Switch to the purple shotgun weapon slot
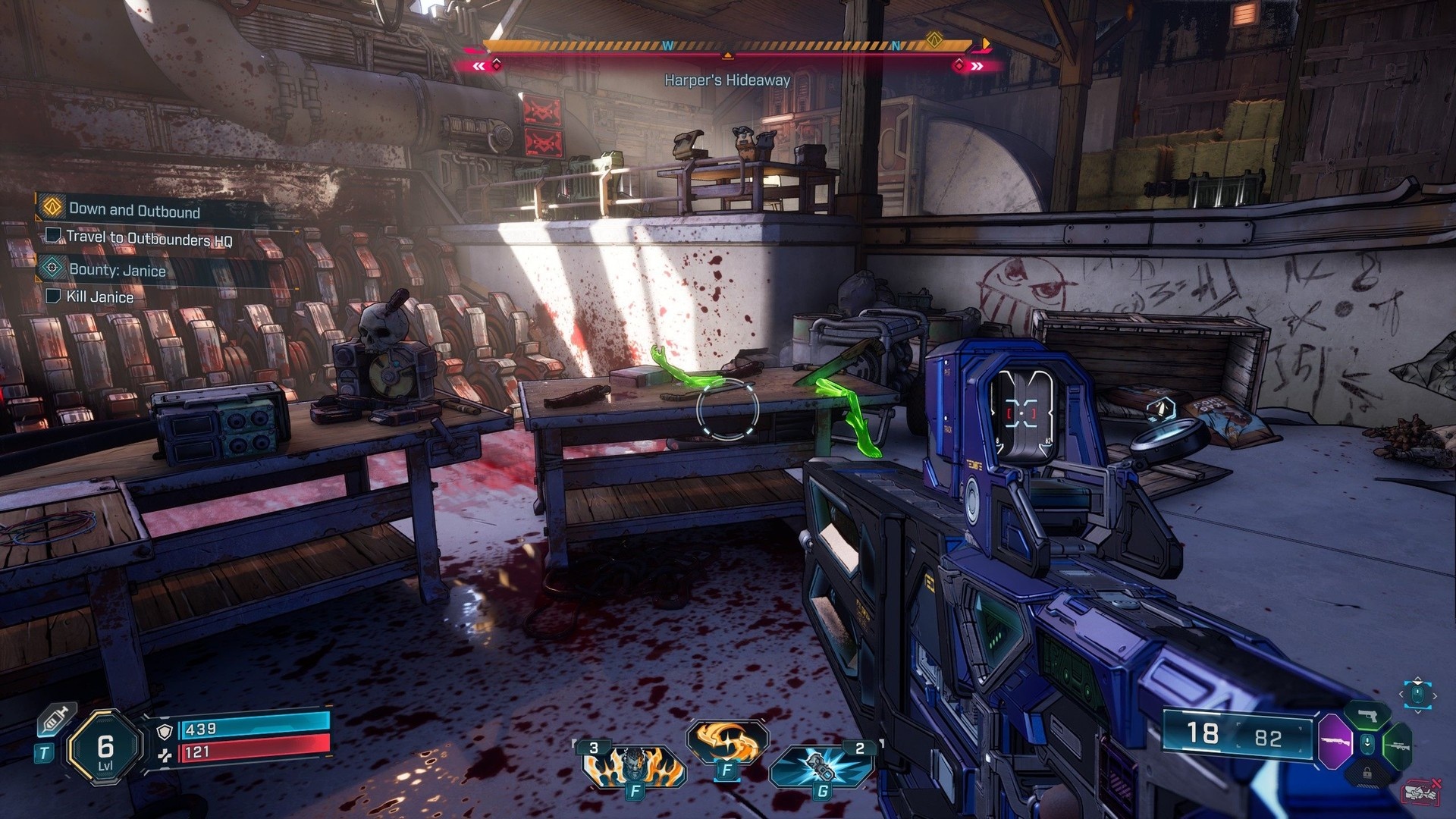This screenshot has height=819, width=1456. click(1335, 741)
